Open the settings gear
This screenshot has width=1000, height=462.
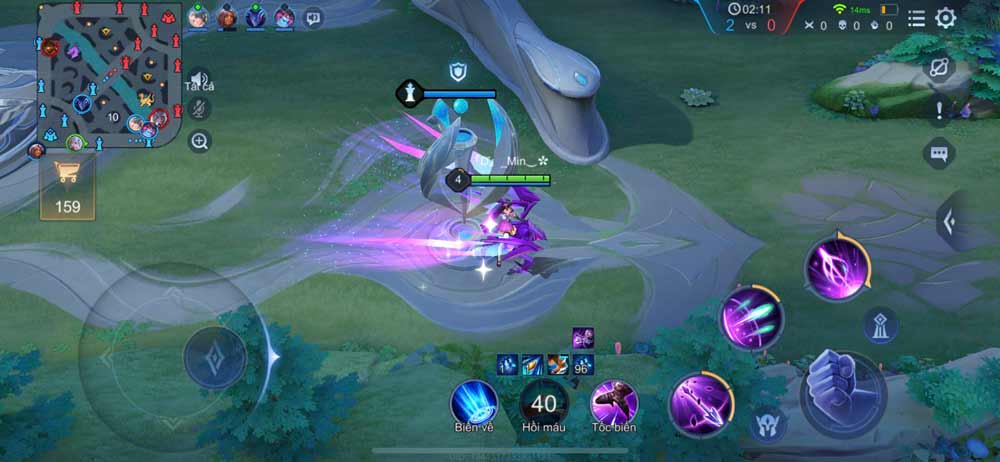tap(945, 18)
